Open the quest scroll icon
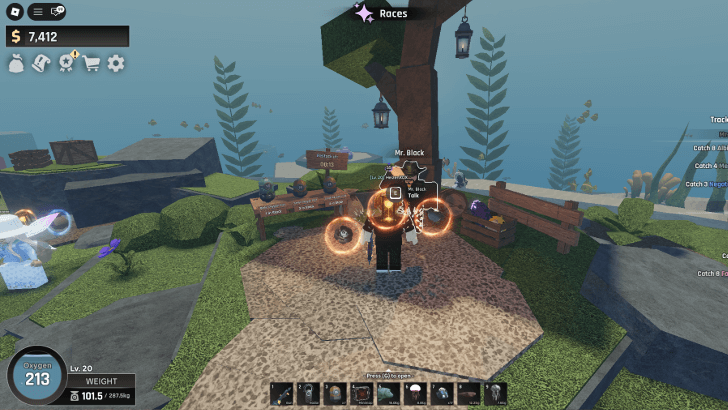 [41, 63]
